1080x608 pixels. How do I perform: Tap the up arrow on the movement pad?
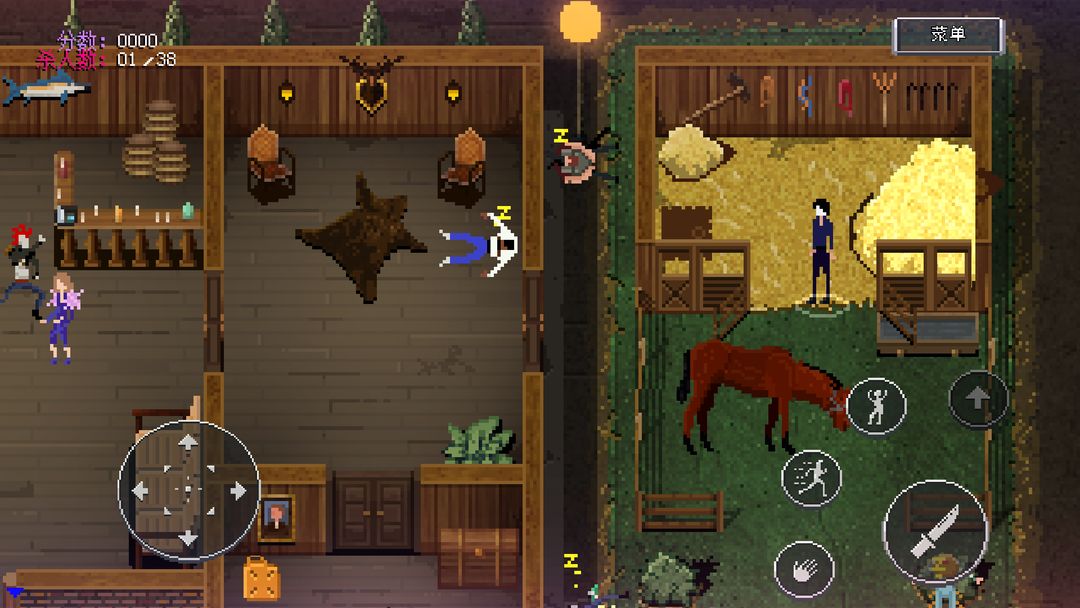[x=188, y=442]
